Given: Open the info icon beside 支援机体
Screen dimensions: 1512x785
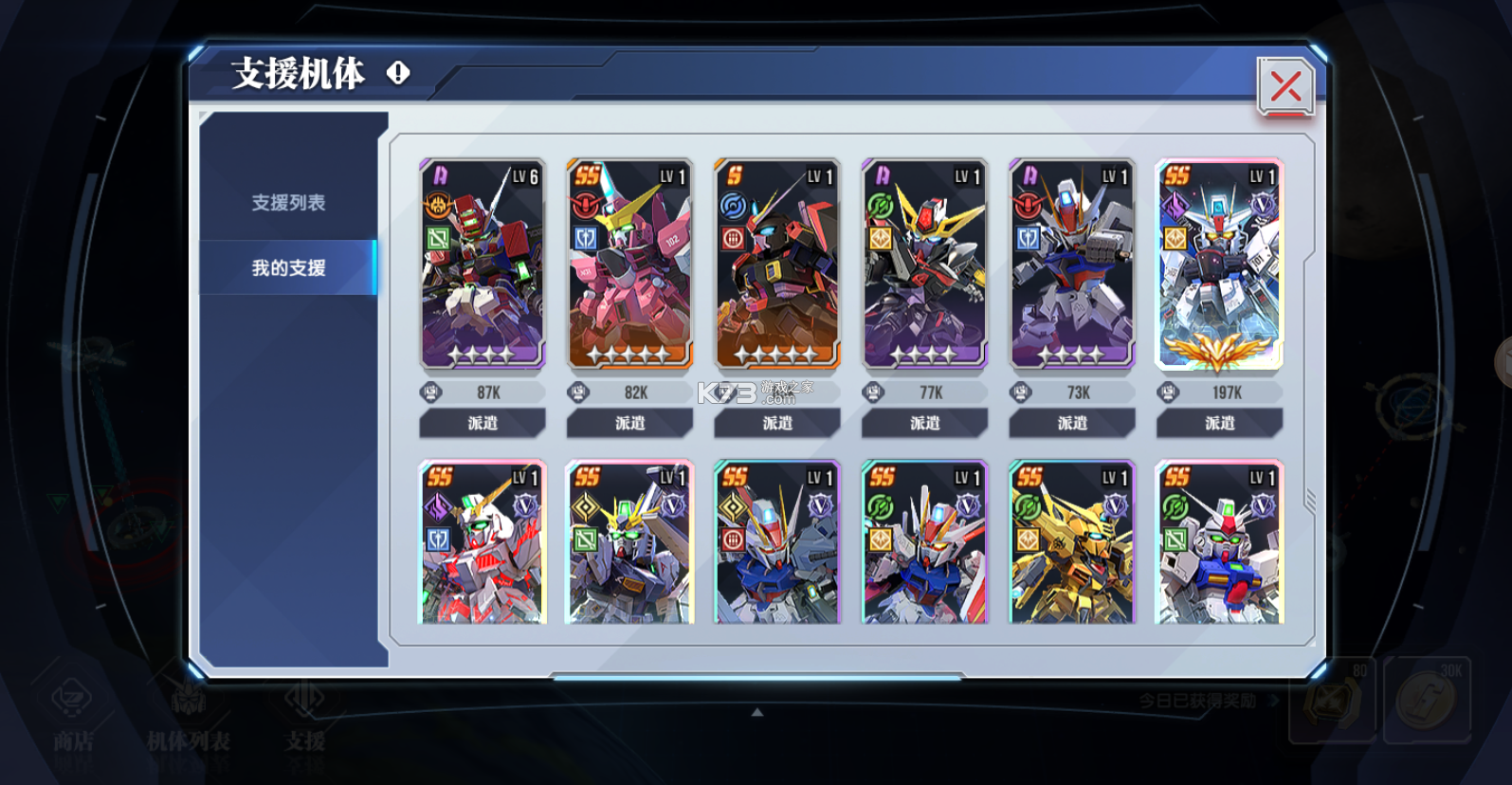Looking at the screenshot, I should (x=398, y=72).
